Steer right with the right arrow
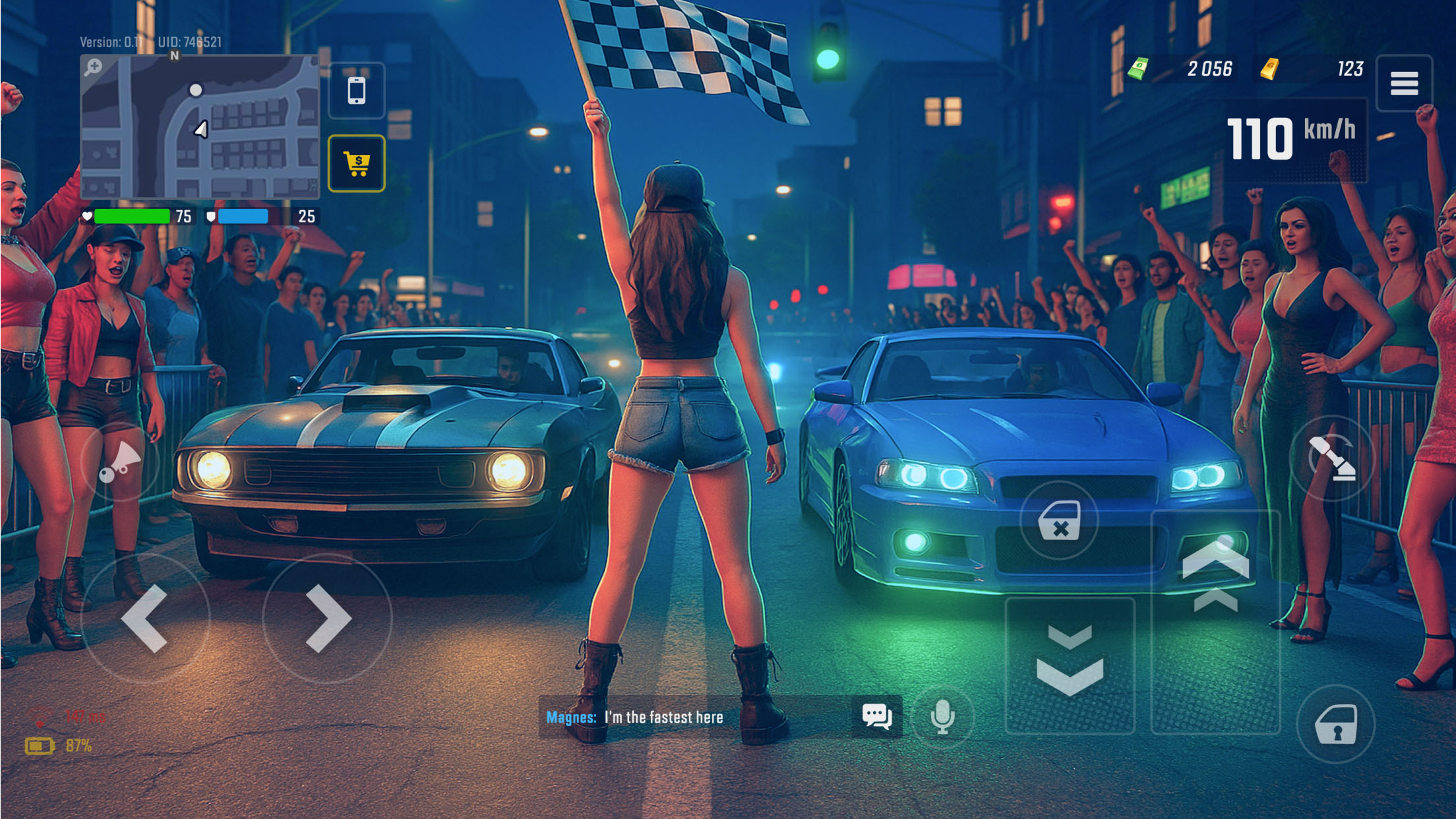 [328, 619]
